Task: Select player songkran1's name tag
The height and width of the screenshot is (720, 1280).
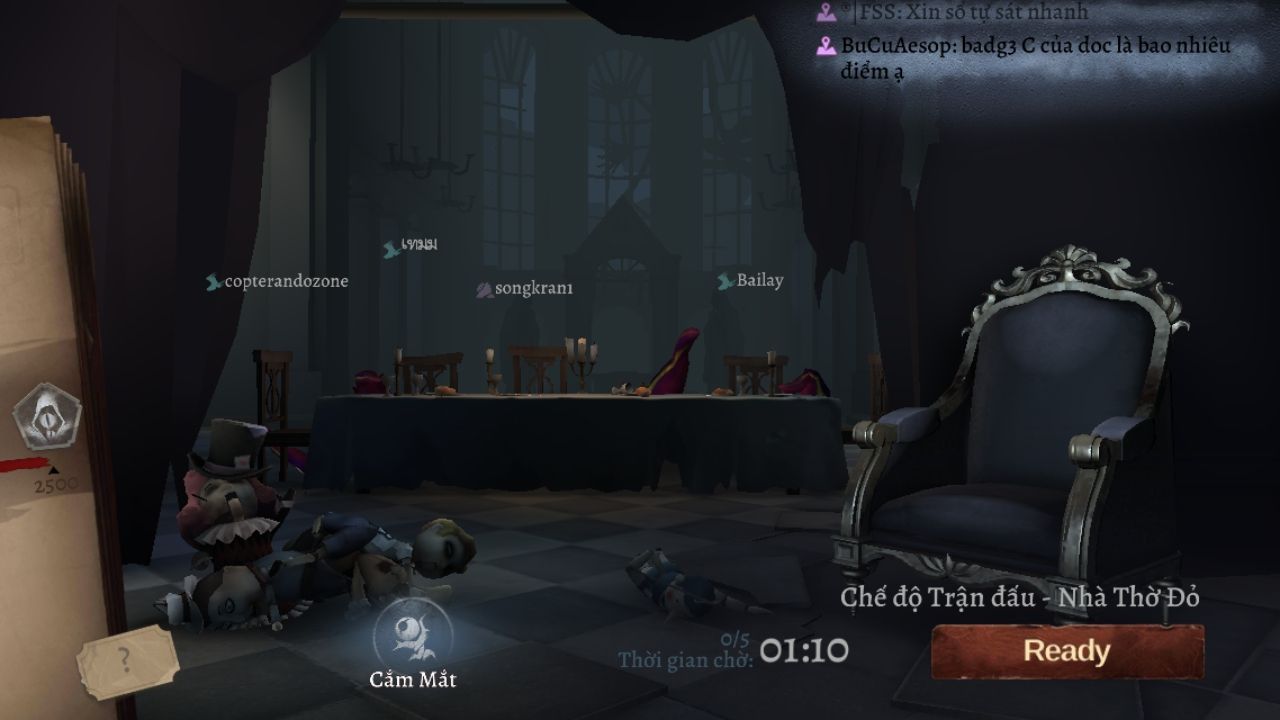Action: (526, 289)
